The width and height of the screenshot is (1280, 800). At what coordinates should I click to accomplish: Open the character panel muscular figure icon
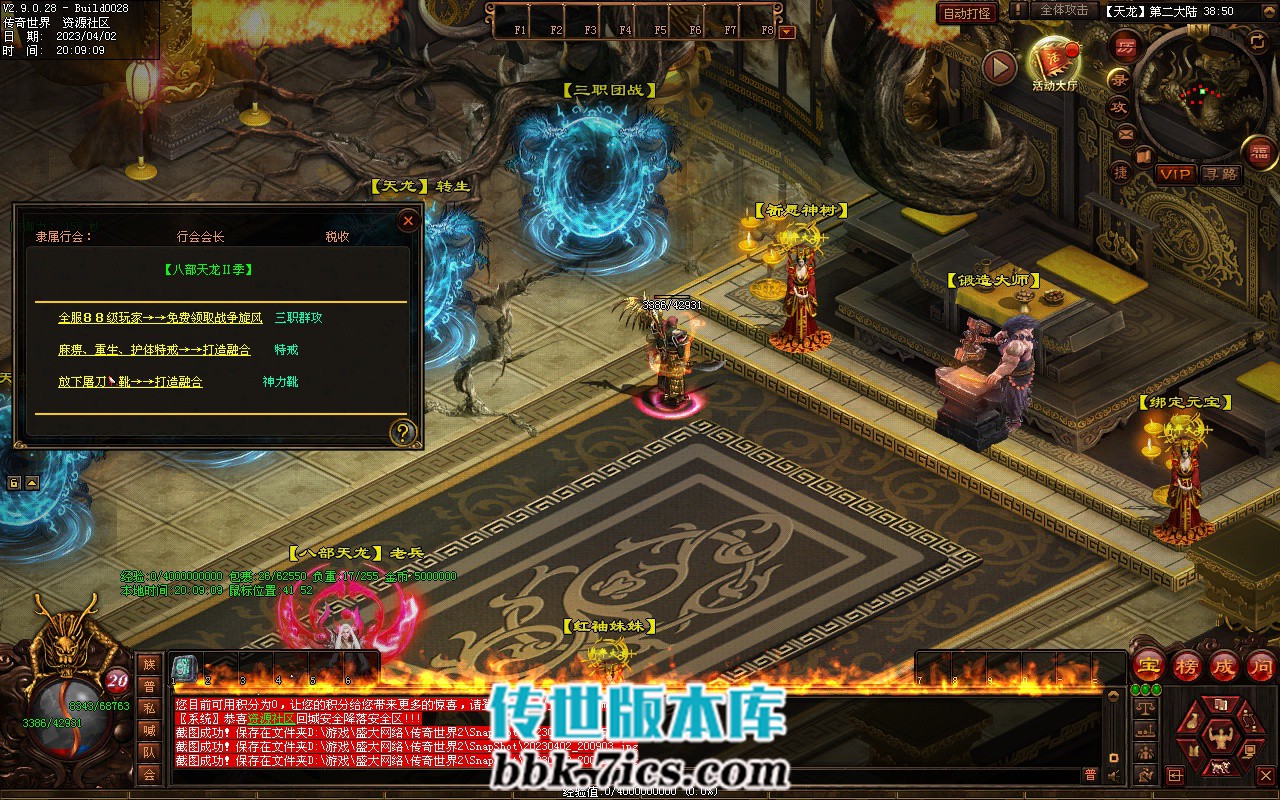click(1219, 738)
